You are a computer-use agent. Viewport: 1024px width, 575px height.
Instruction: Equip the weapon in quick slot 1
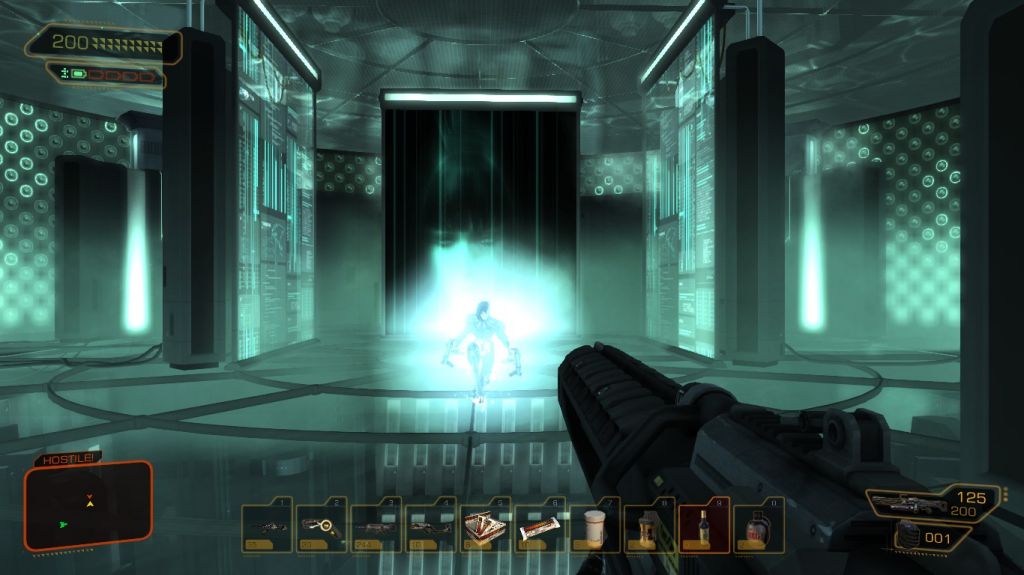point(267,527)
